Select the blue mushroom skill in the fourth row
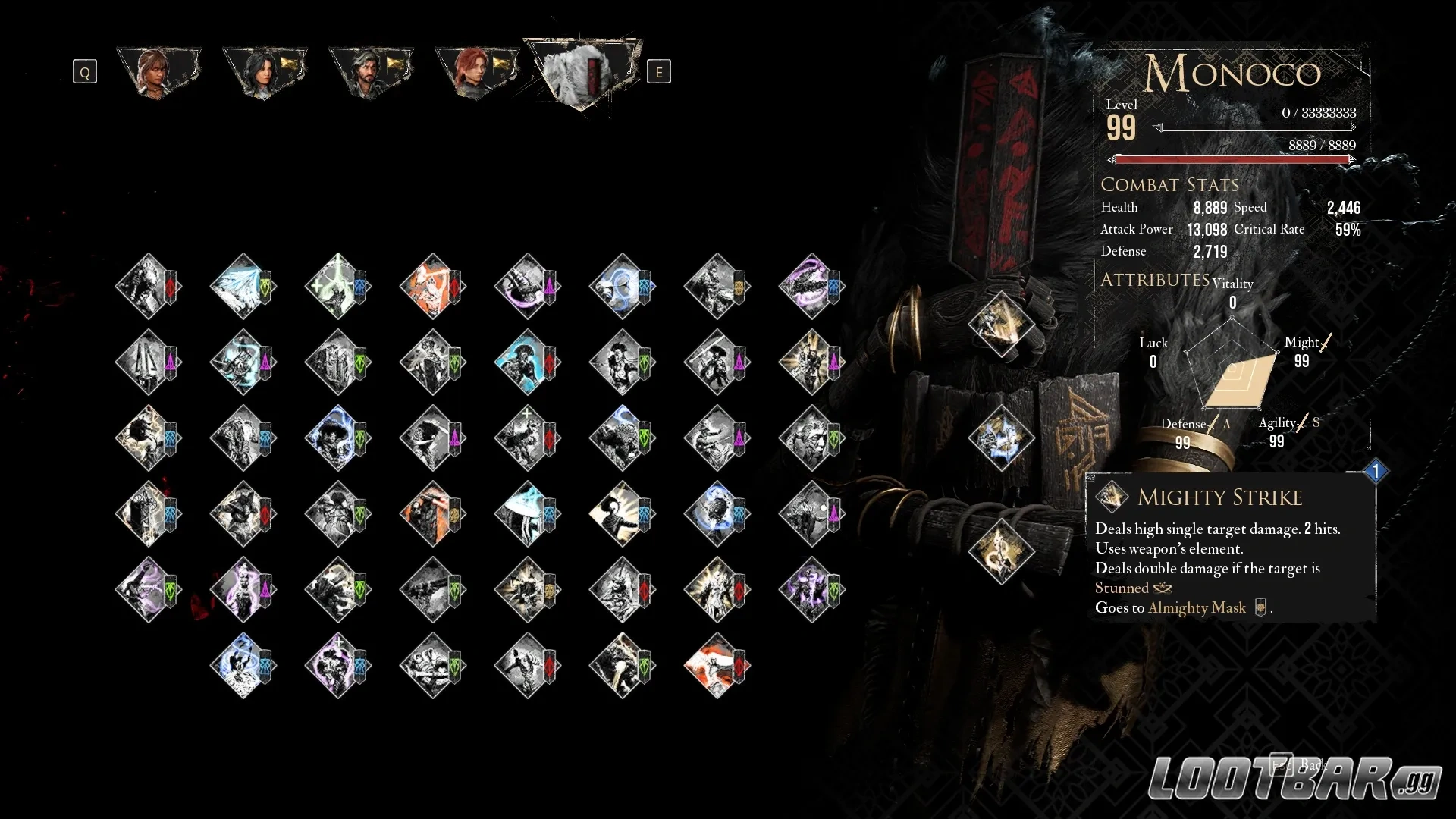 pos(527,514)
